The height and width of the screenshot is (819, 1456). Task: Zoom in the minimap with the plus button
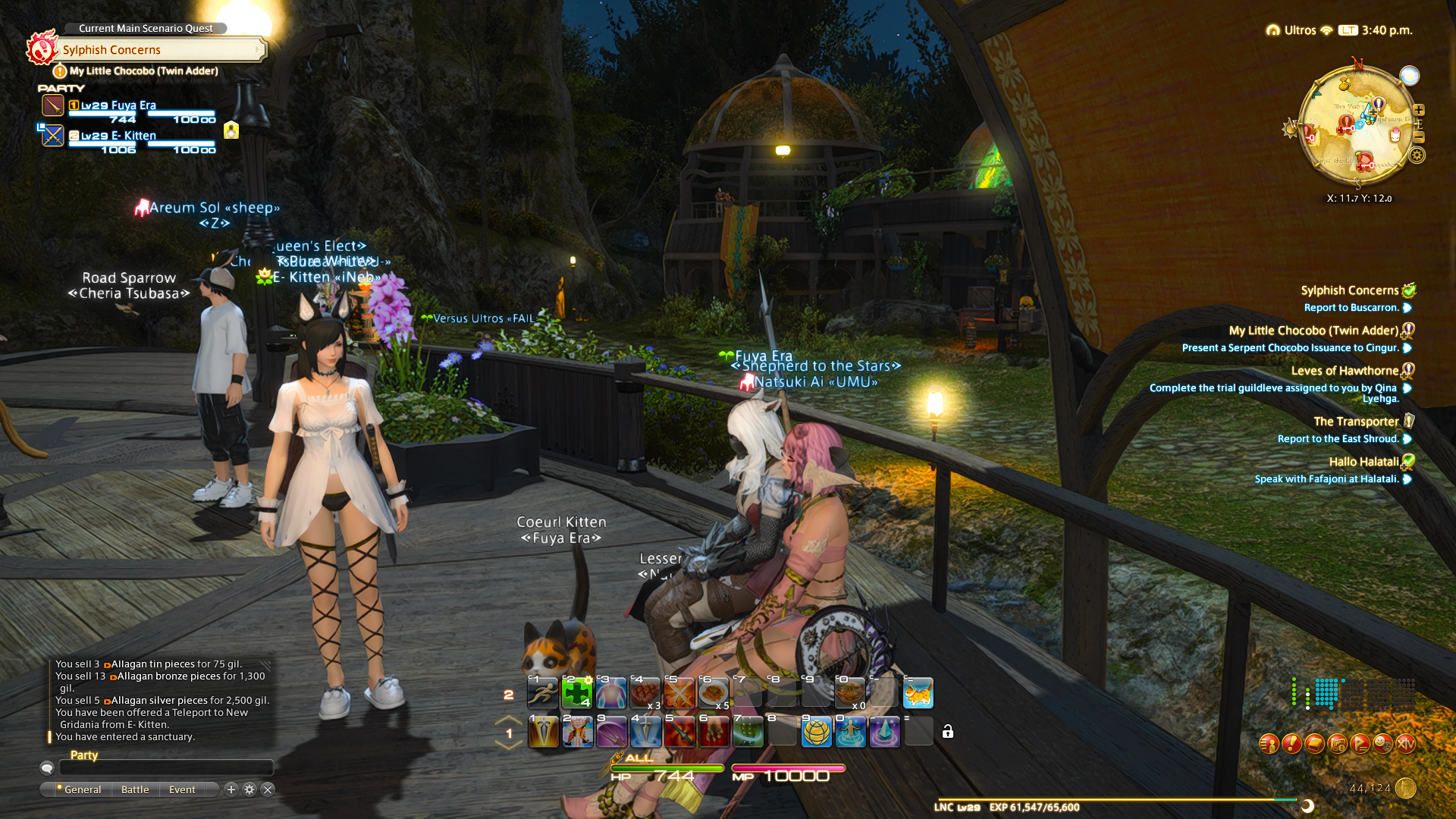tap(1419, 110)
